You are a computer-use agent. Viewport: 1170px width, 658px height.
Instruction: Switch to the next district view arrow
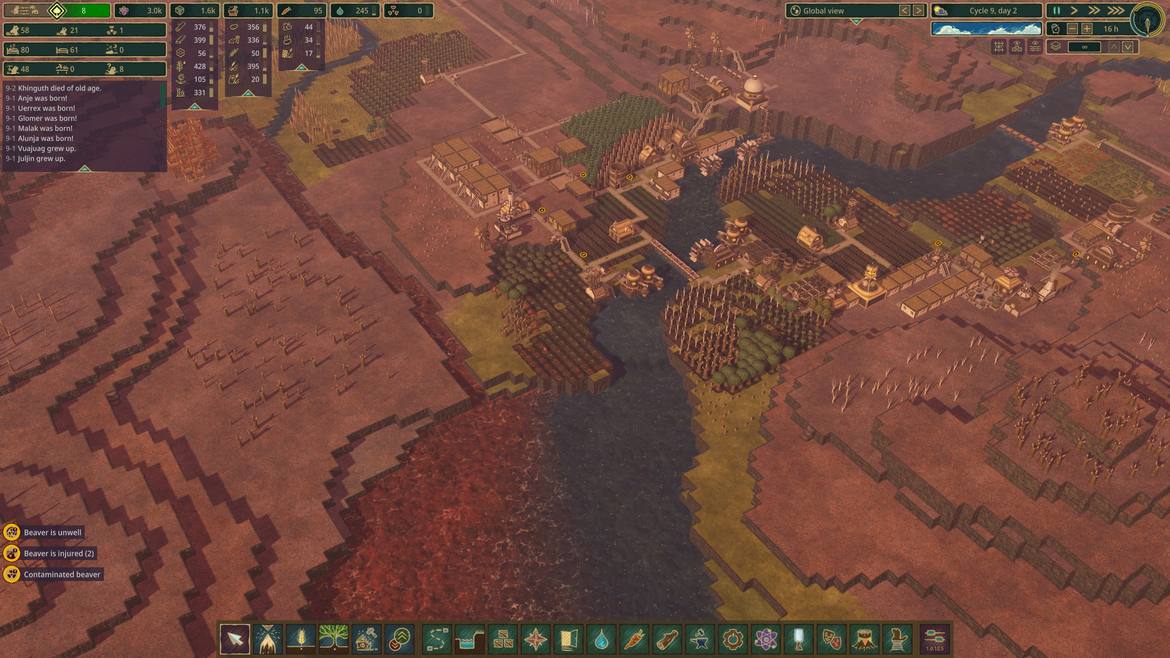coord(919,11)
